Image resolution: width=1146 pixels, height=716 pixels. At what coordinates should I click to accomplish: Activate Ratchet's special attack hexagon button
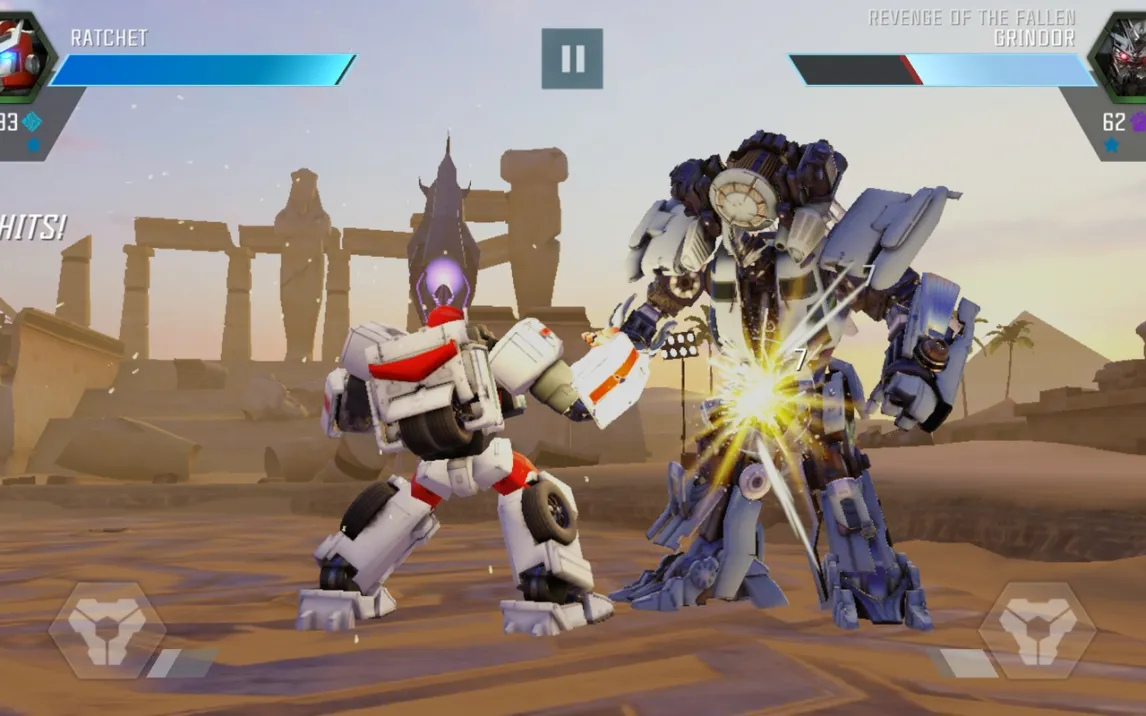pyautogui.click(x=107, y=630)
